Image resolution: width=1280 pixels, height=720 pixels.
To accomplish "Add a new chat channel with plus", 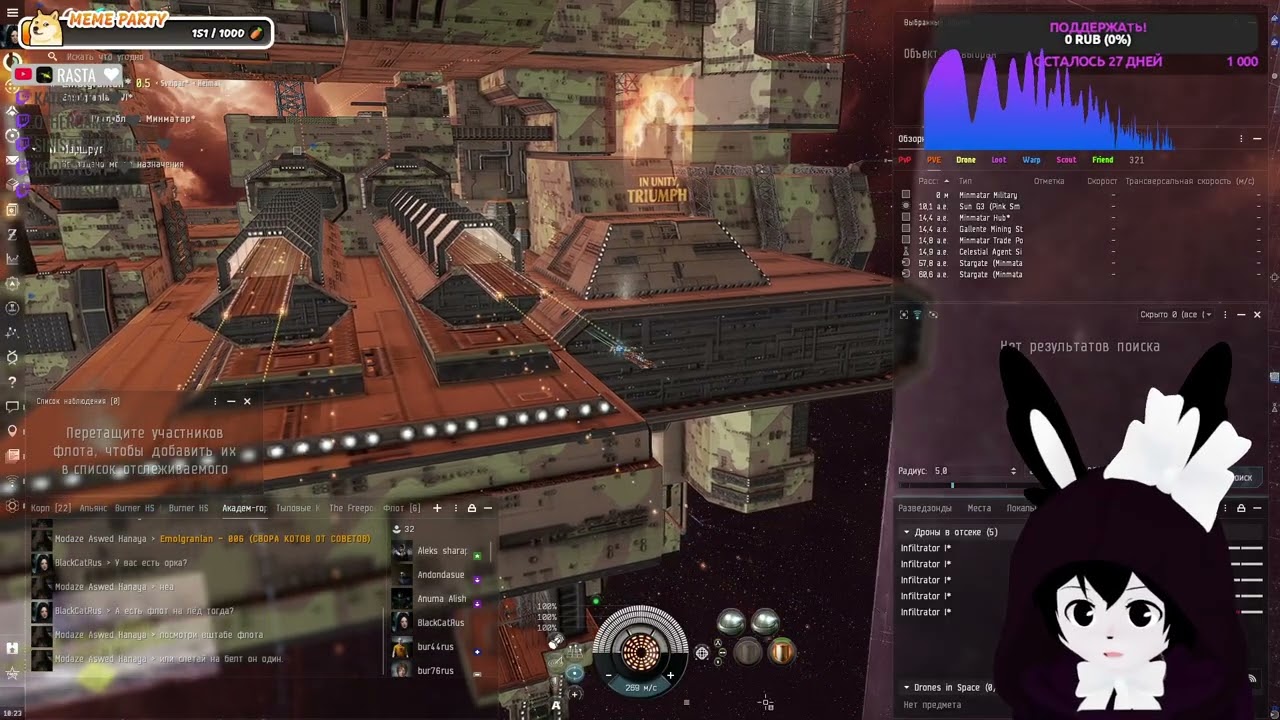I will pos(437,508).
